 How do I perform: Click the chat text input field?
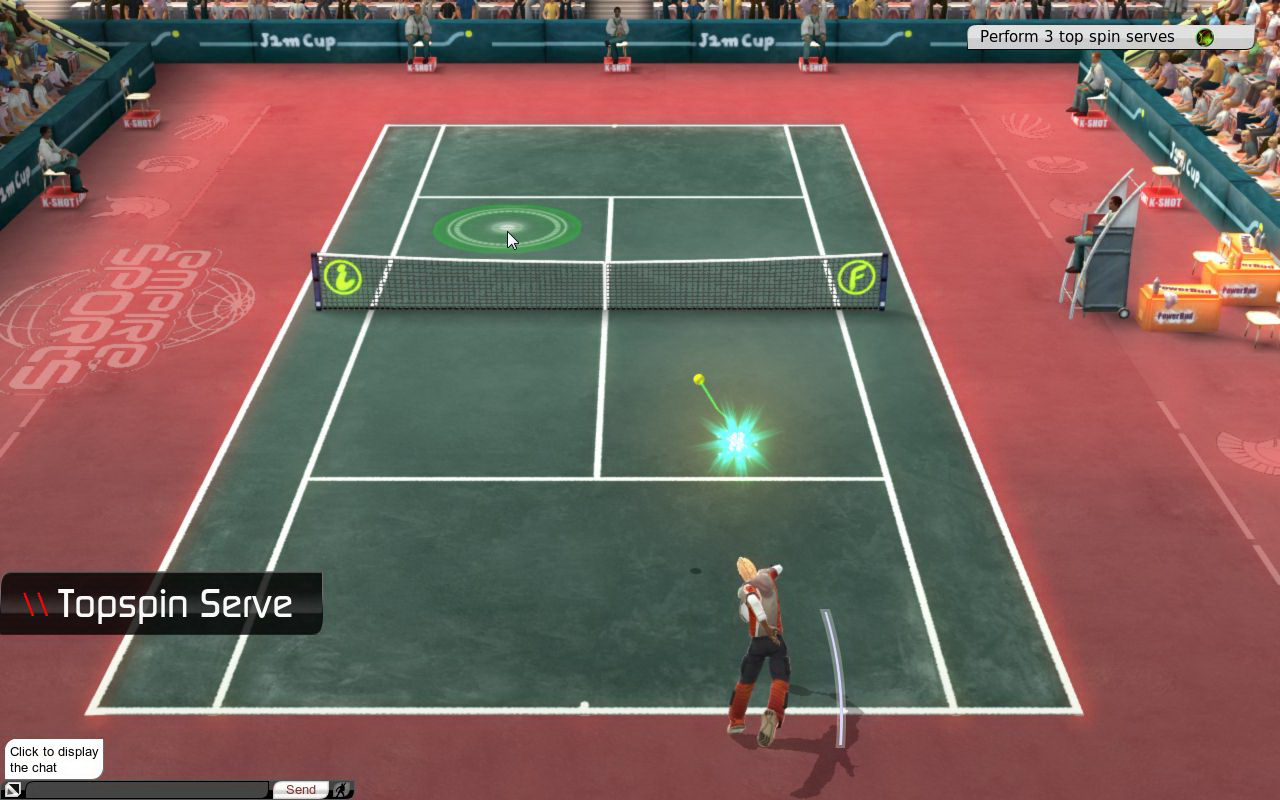click(147, 790)
